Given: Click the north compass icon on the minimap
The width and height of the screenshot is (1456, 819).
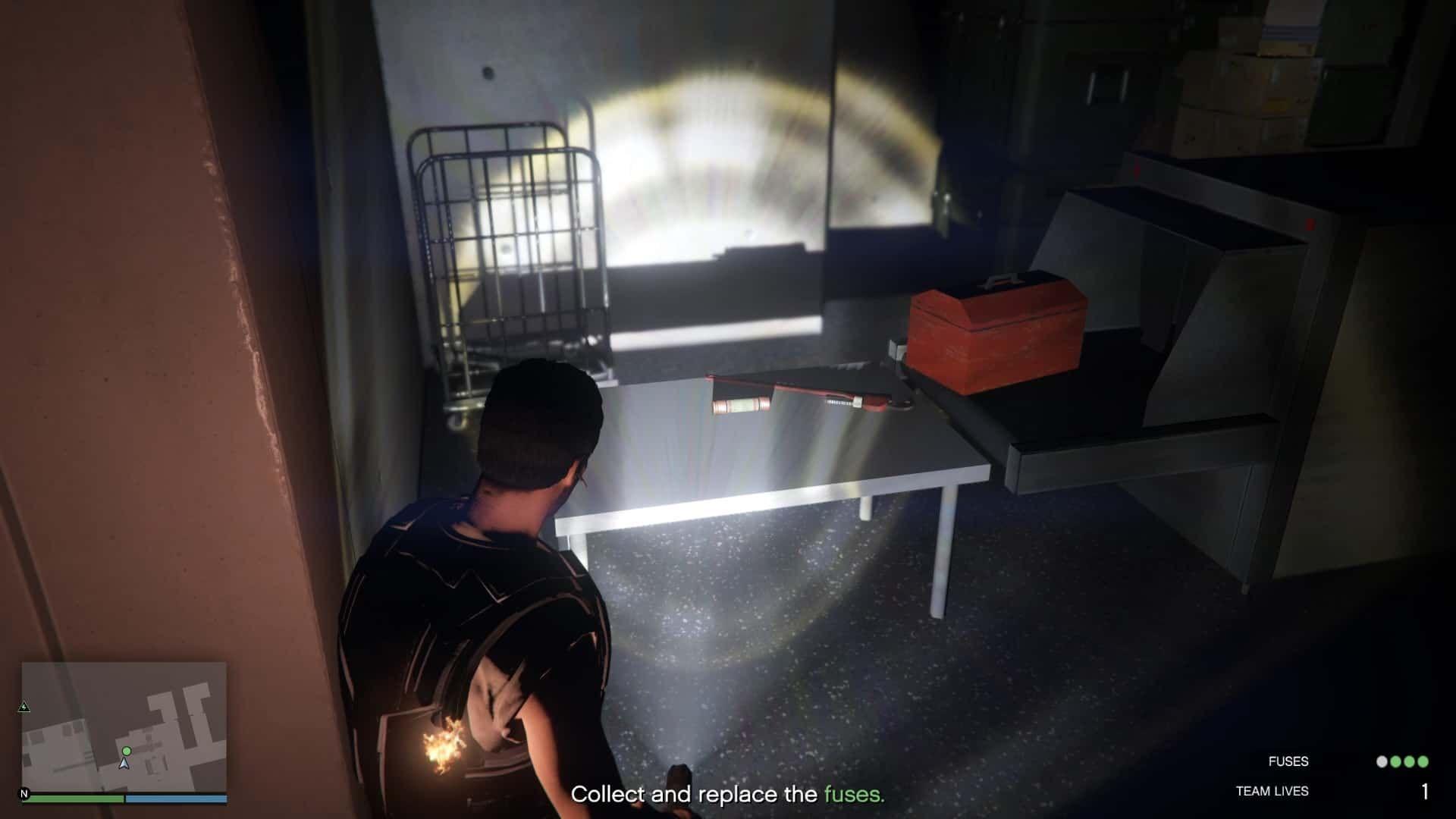Looking at the screenshot, I should [24, 793].
